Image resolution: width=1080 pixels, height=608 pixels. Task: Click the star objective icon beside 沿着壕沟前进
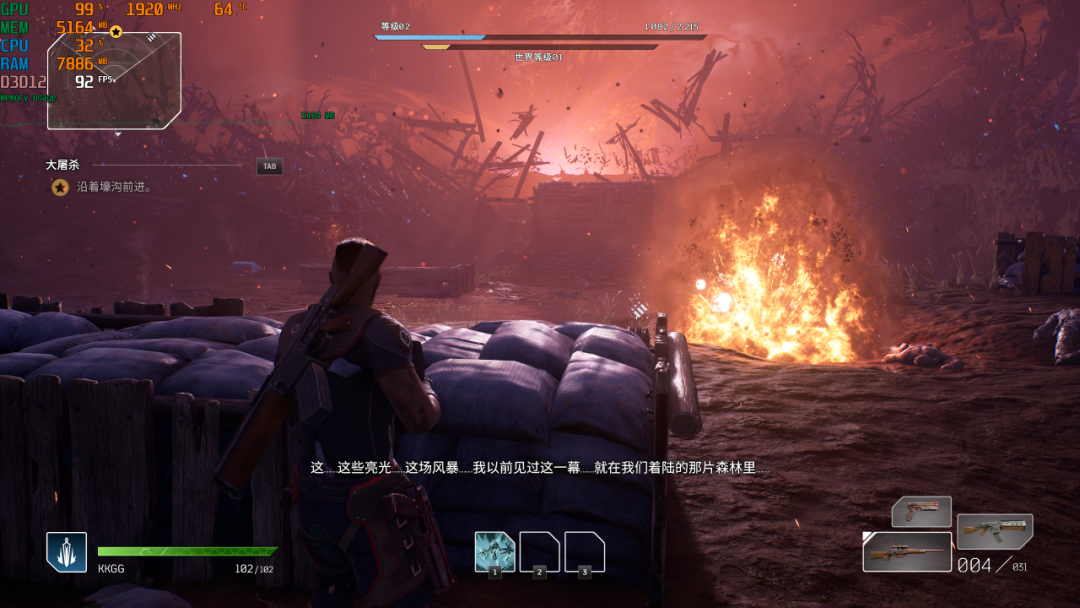60,187
